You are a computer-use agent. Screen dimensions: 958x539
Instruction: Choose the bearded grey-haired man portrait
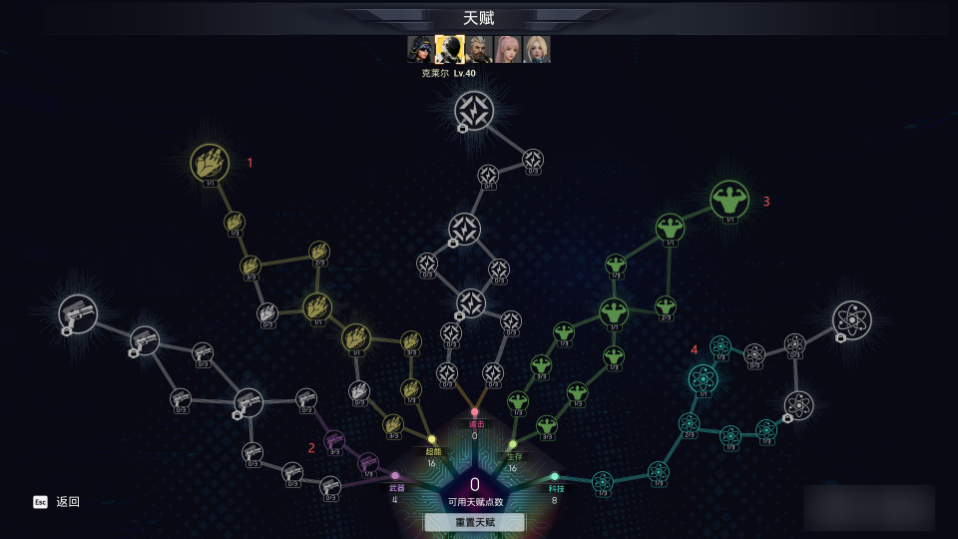pyautogui.click(x=479, y=49)
